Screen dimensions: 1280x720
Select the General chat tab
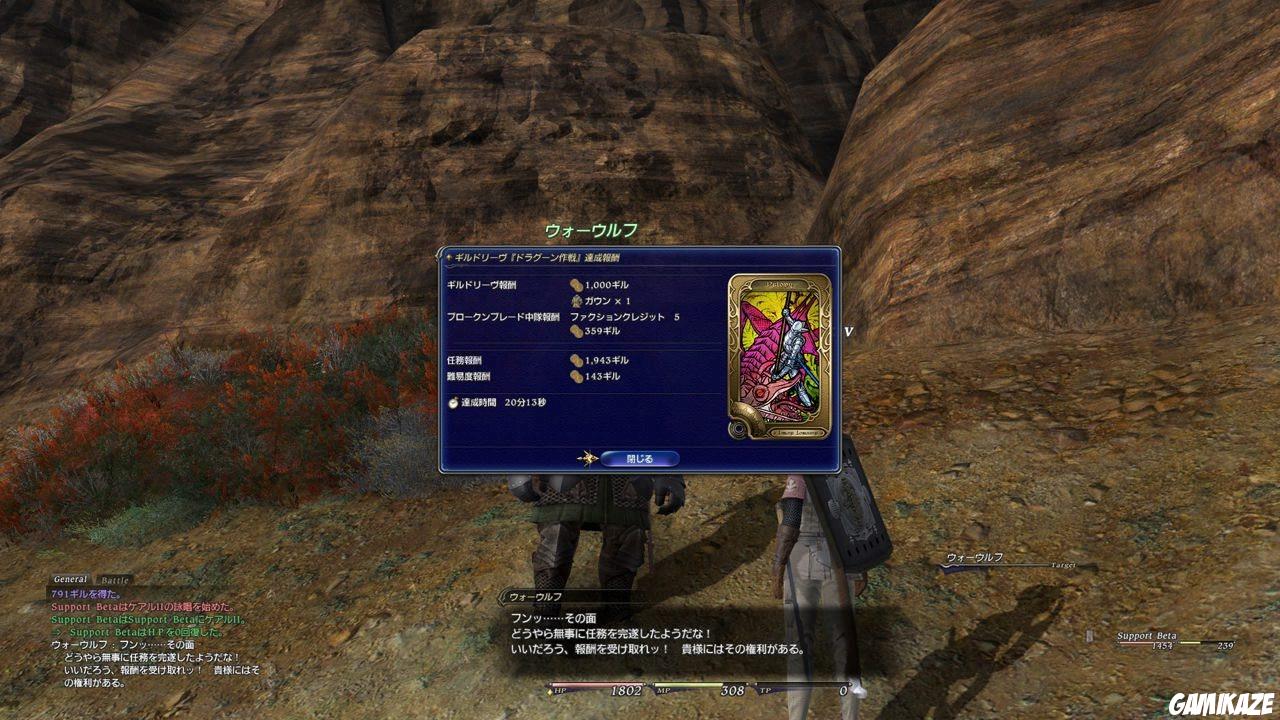point(70,579)
